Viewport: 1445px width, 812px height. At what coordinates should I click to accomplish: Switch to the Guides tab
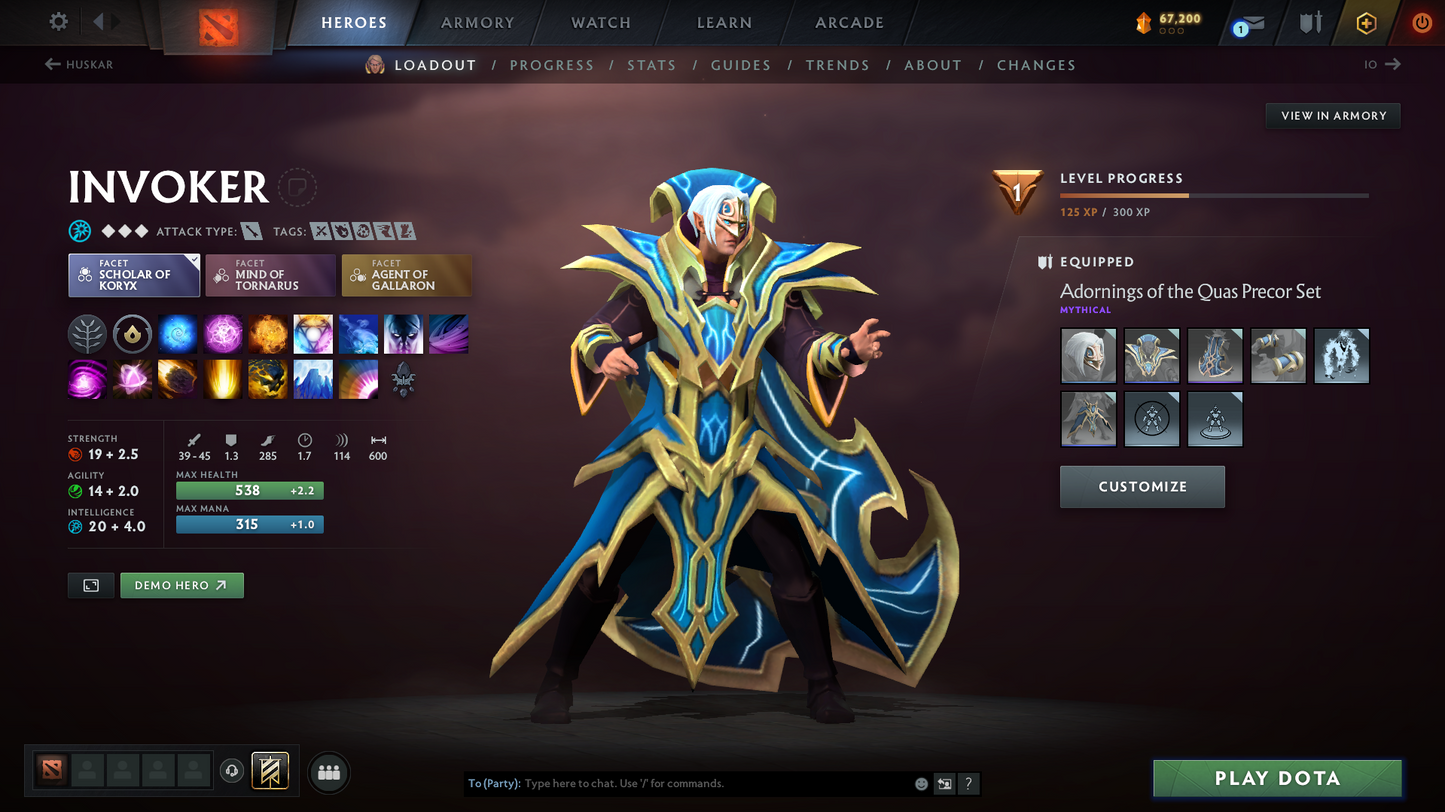tap(741, 65)
